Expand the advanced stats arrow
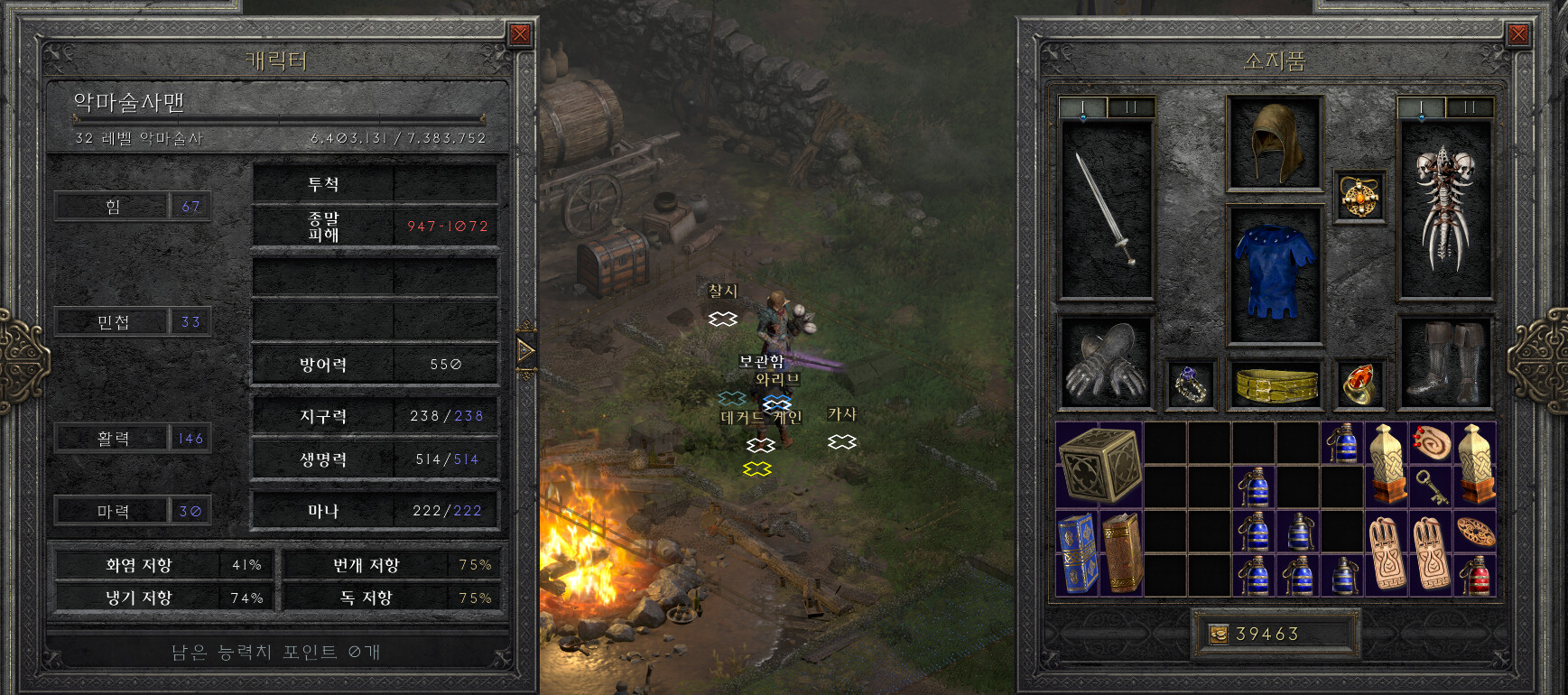This screenshot has width=1568, height=695. click(525, 349)
